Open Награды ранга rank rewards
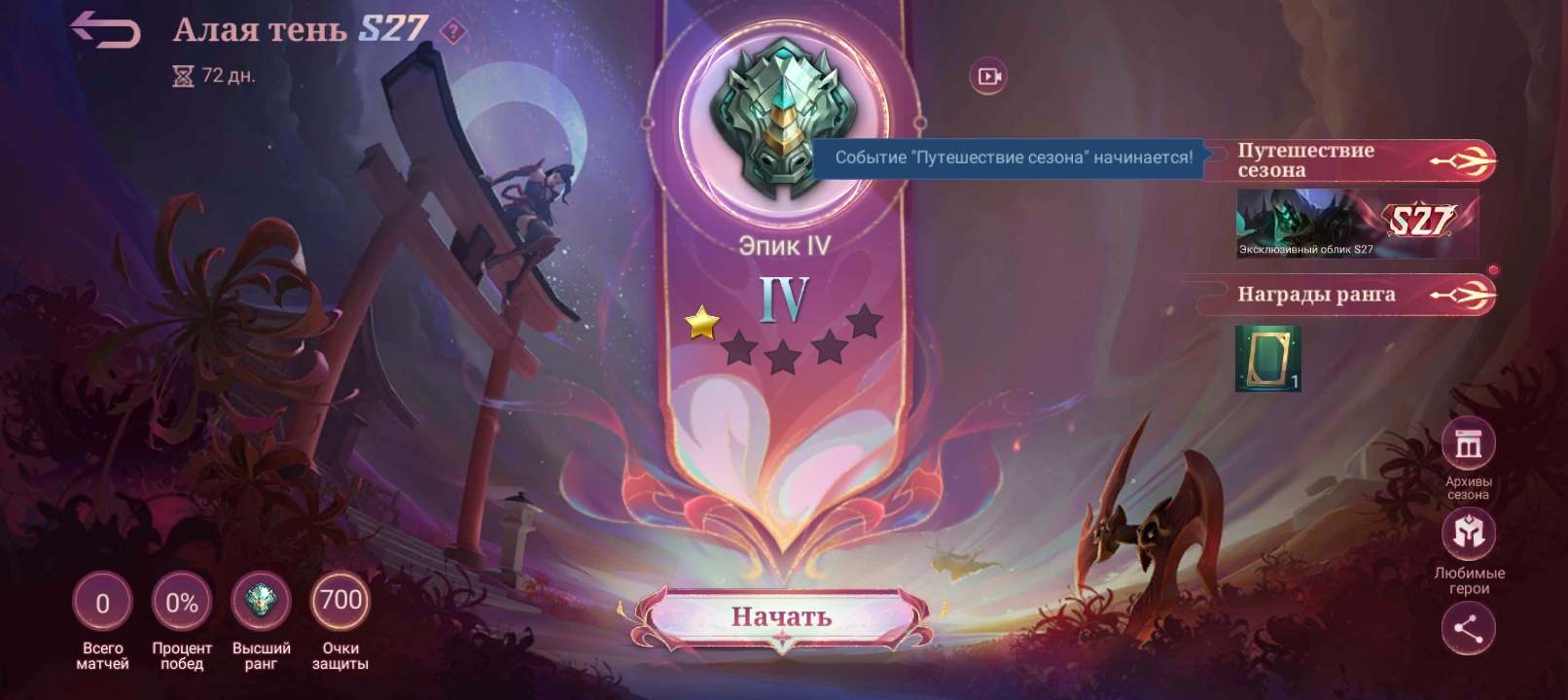 point(1347,295)
